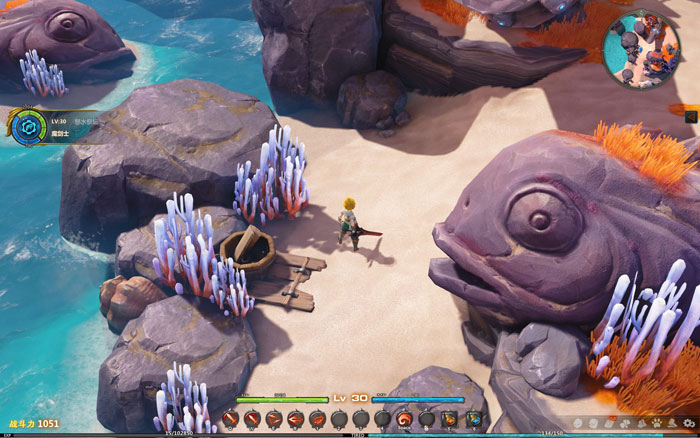Use the blue gem item slot
Screen dimensions: 700x438
point(474,418)
